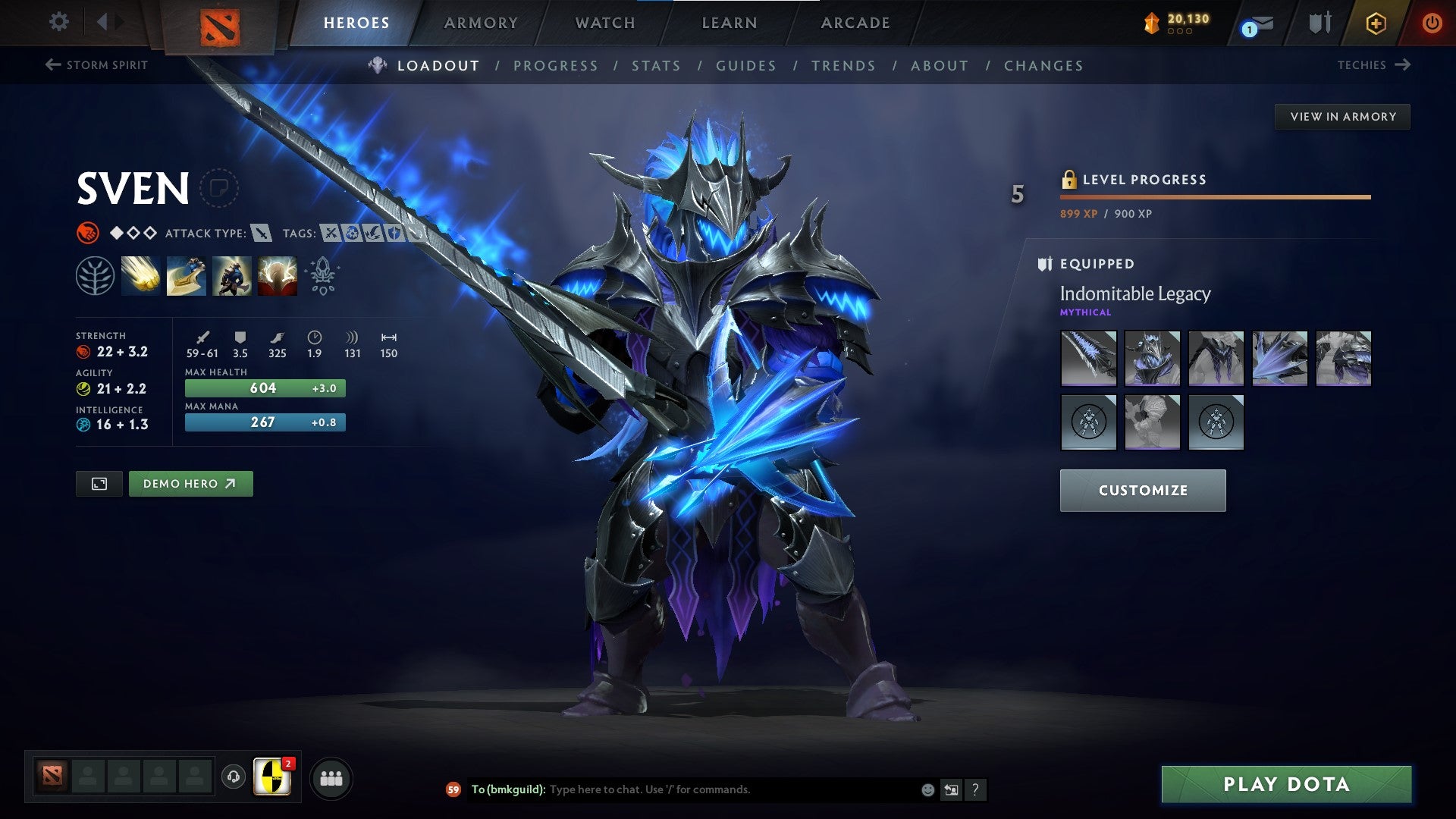The image size is (1456, 819).
Task: Select the equipped helmet item slot
Action: [1152, 359]
